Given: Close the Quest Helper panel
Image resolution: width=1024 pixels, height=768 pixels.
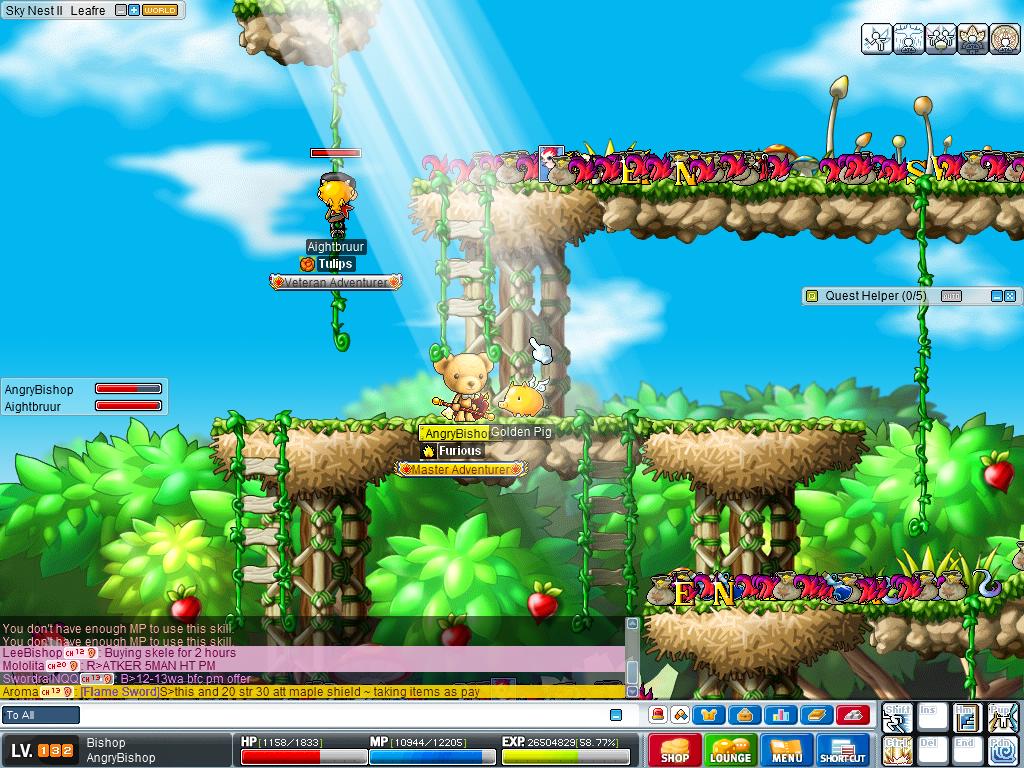Looking at the screenshot, I should 1010,296.
